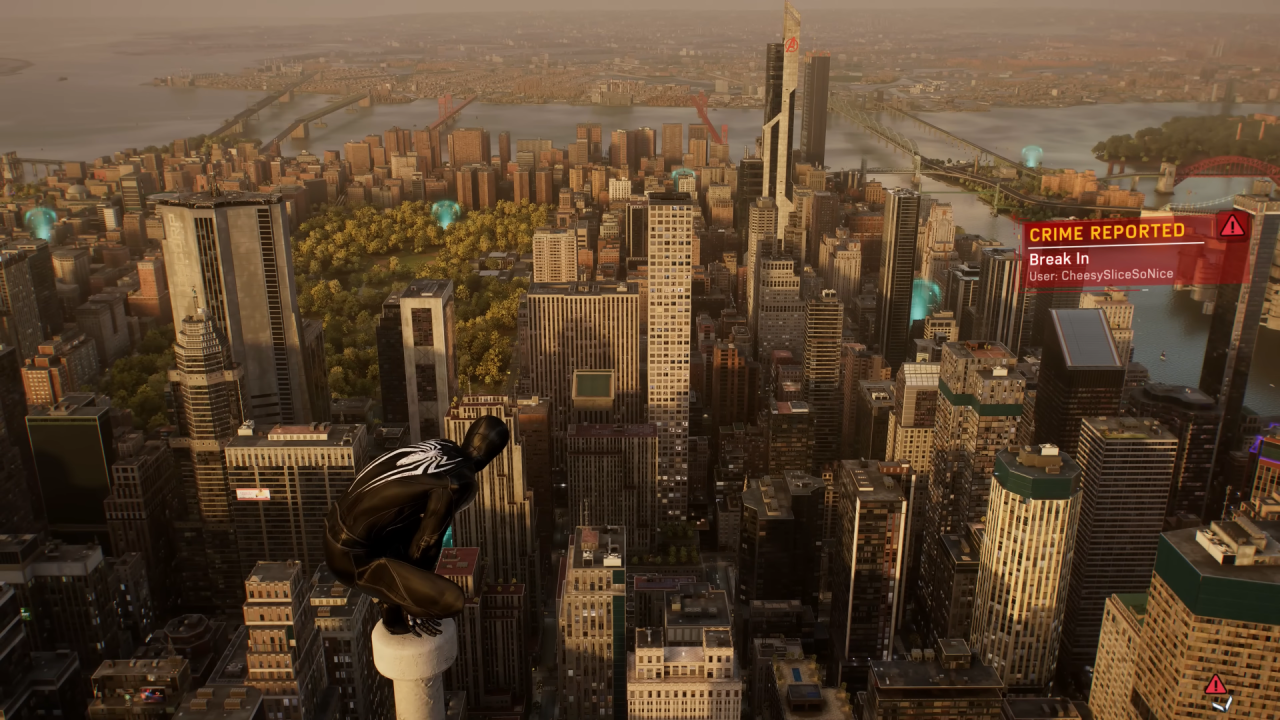Click the cyan marker on the left skyscraper
This screenshot has width=1280, height=720.
(38, 219)
